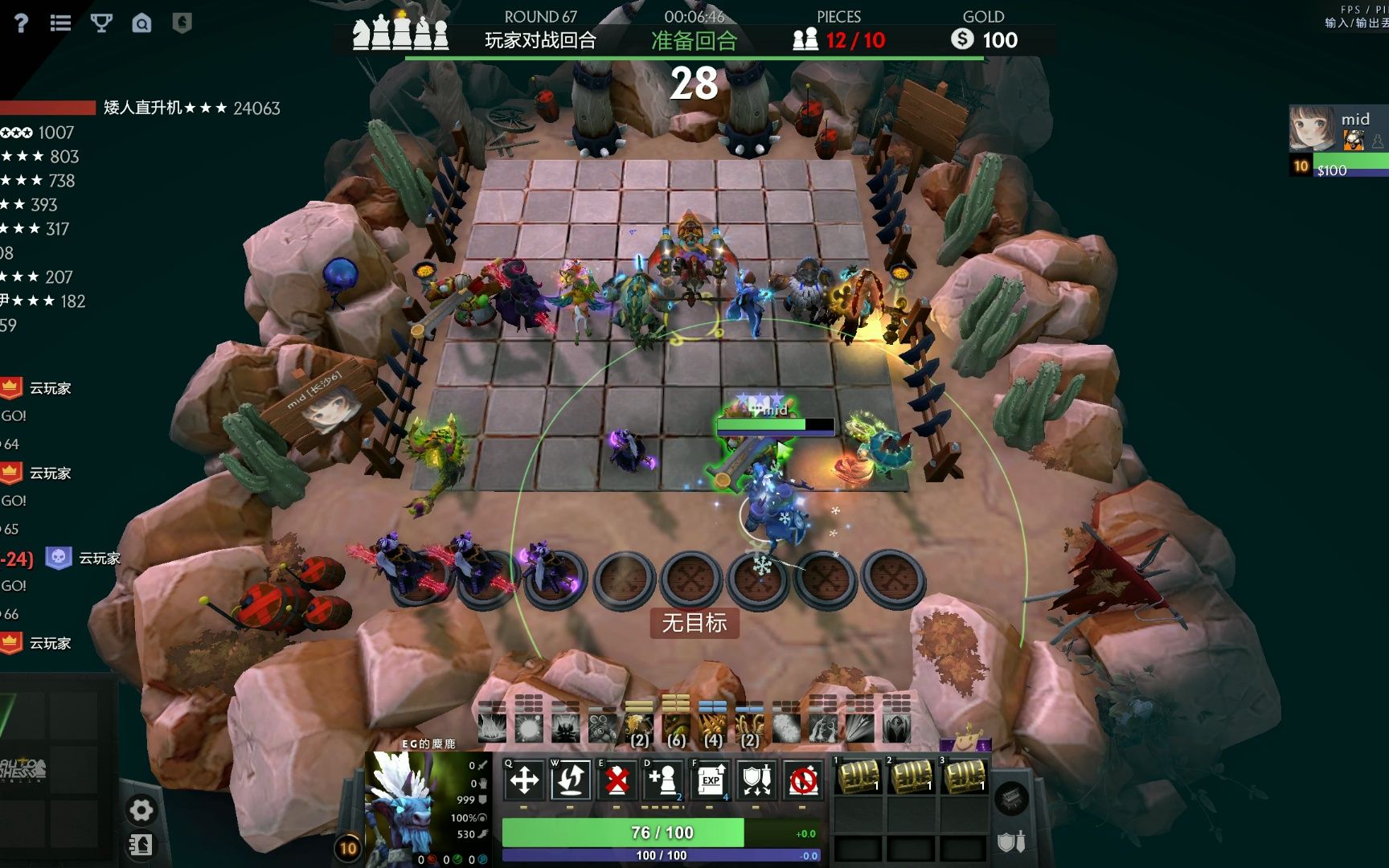Click the shield and sword ability icon
The image size is (1389, 868).
[756, 780]
